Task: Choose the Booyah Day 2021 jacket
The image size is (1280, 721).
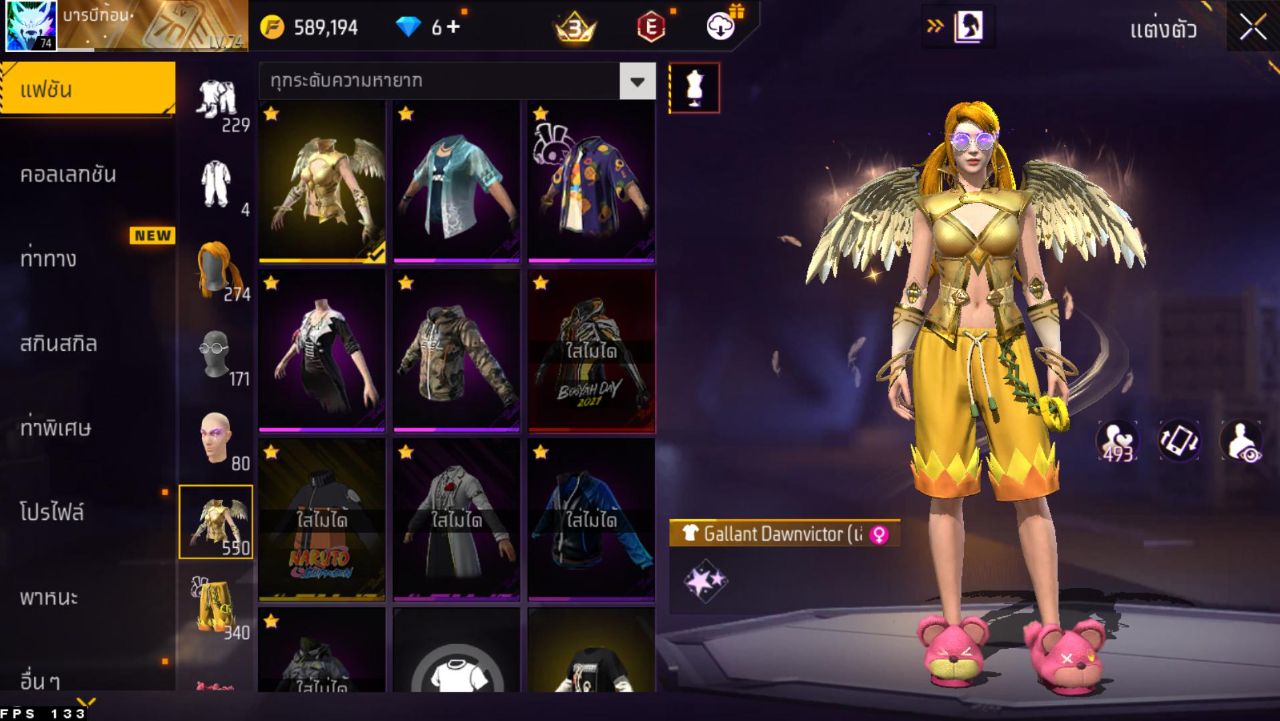Action: point(591,351)
